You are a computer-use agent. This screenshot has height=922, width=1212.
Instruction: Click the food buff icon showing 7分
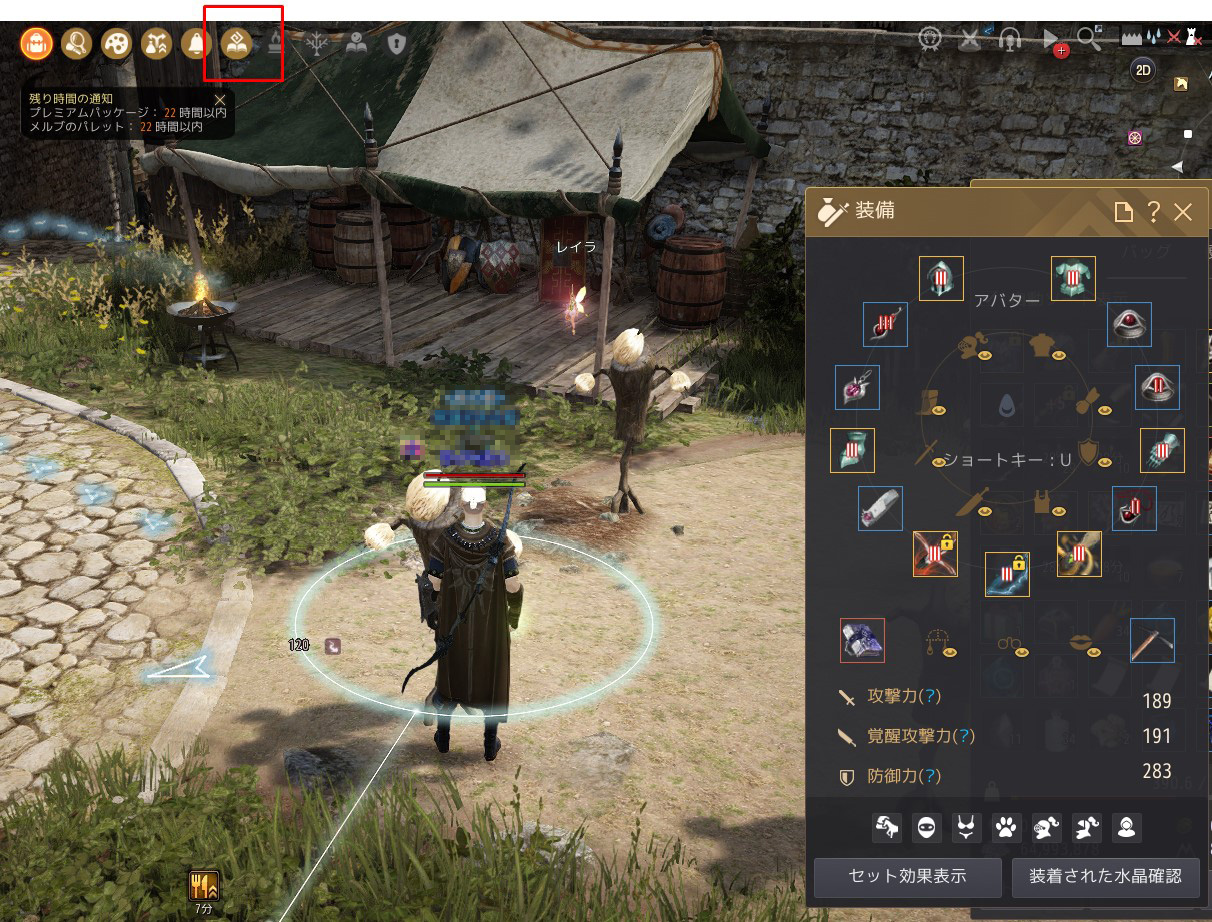(204, 885)
